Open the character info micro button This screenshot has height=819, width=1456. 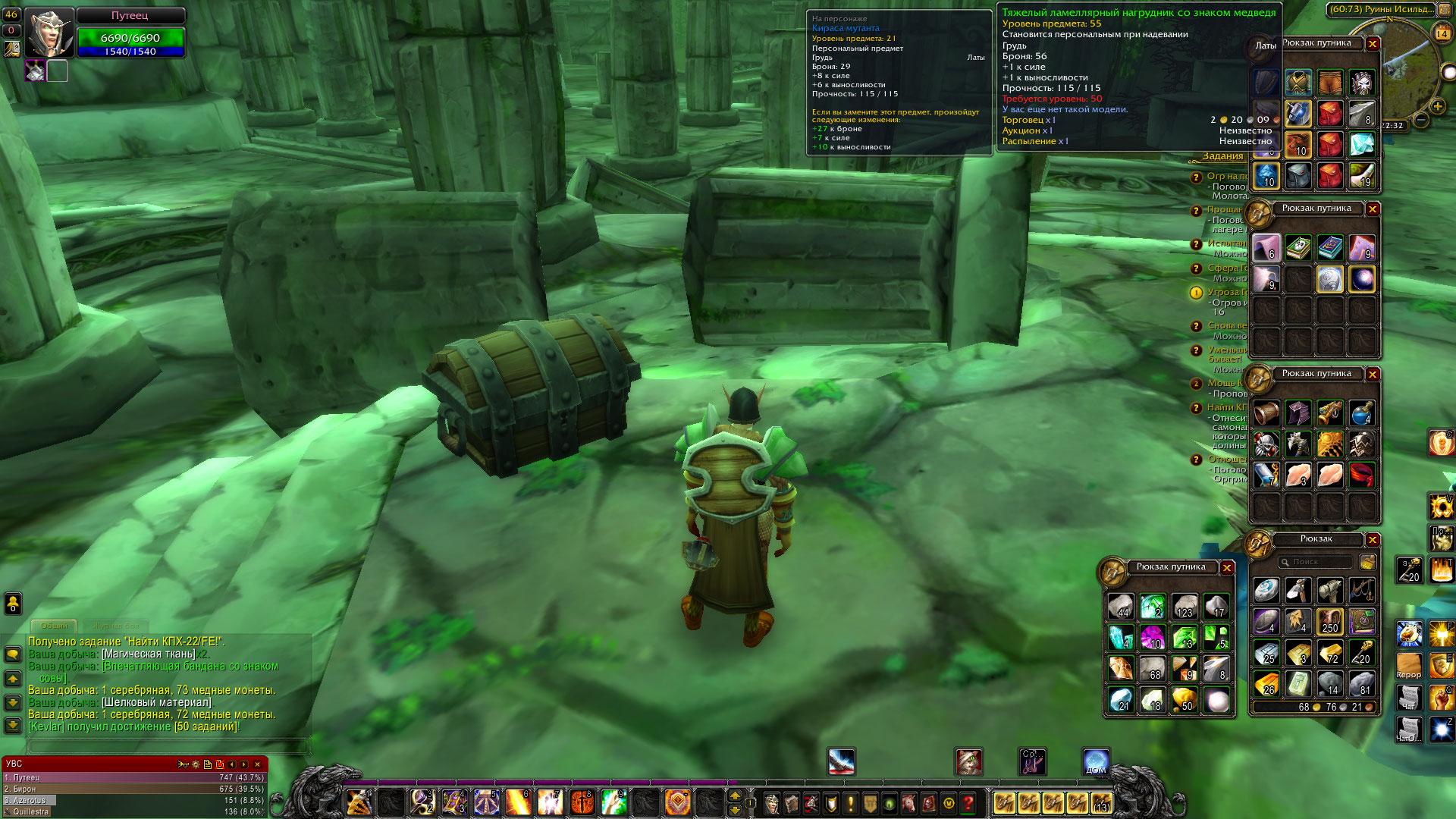click(772, 802)
